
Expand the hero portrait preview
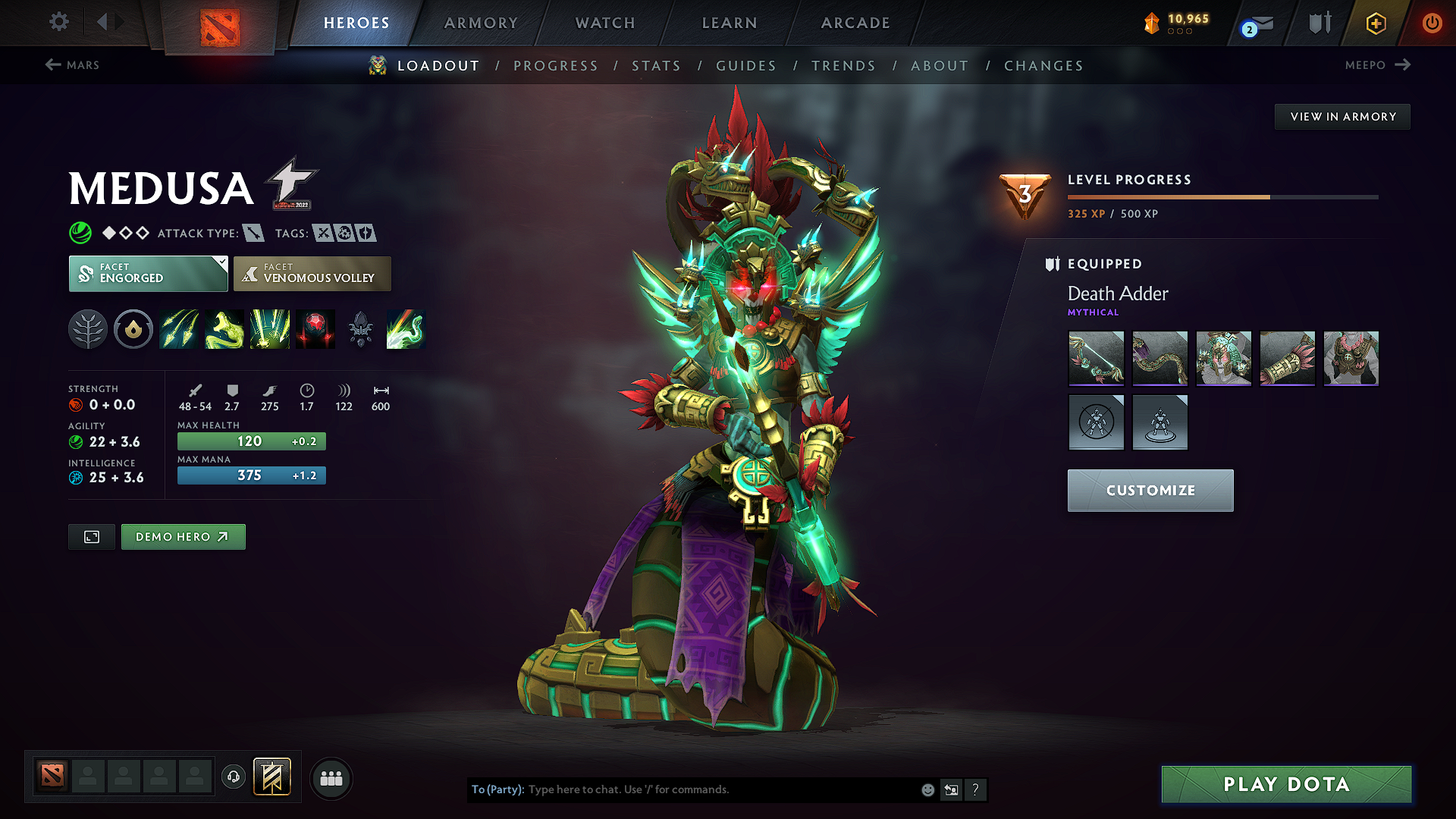tap(91, 536)
